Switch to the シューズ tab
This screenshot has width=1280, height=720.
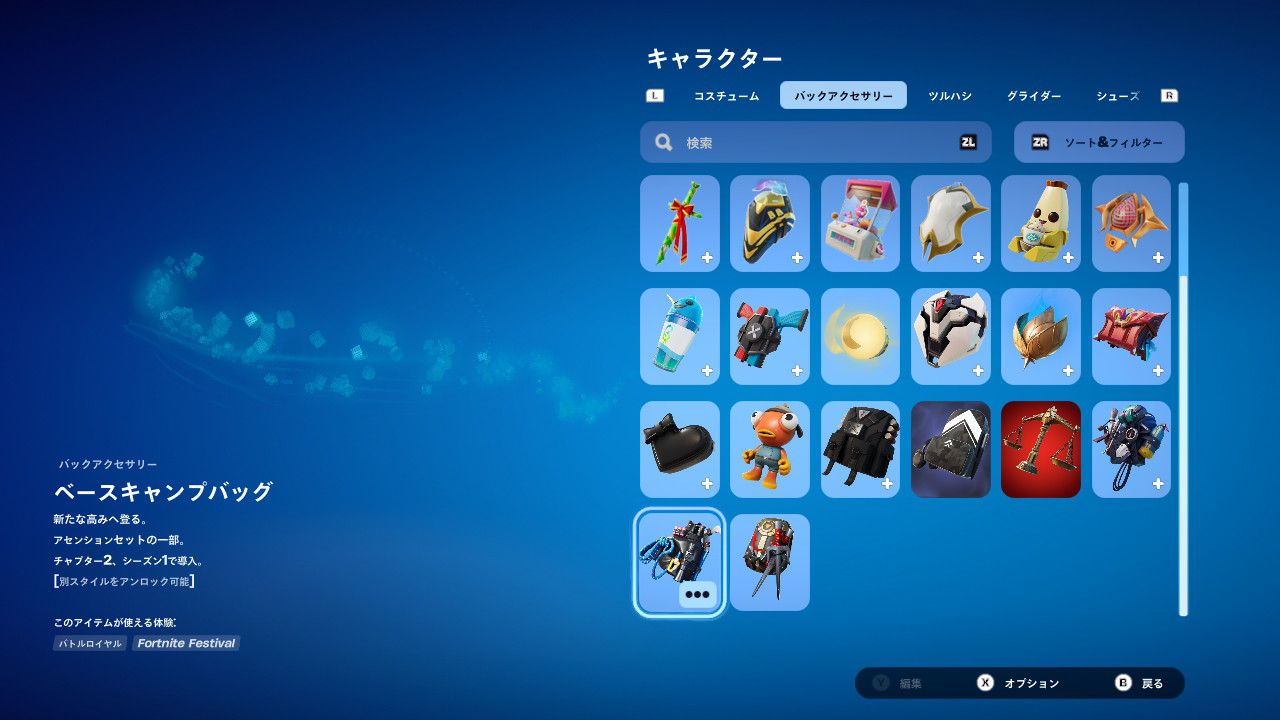[x=1117, y=96]
